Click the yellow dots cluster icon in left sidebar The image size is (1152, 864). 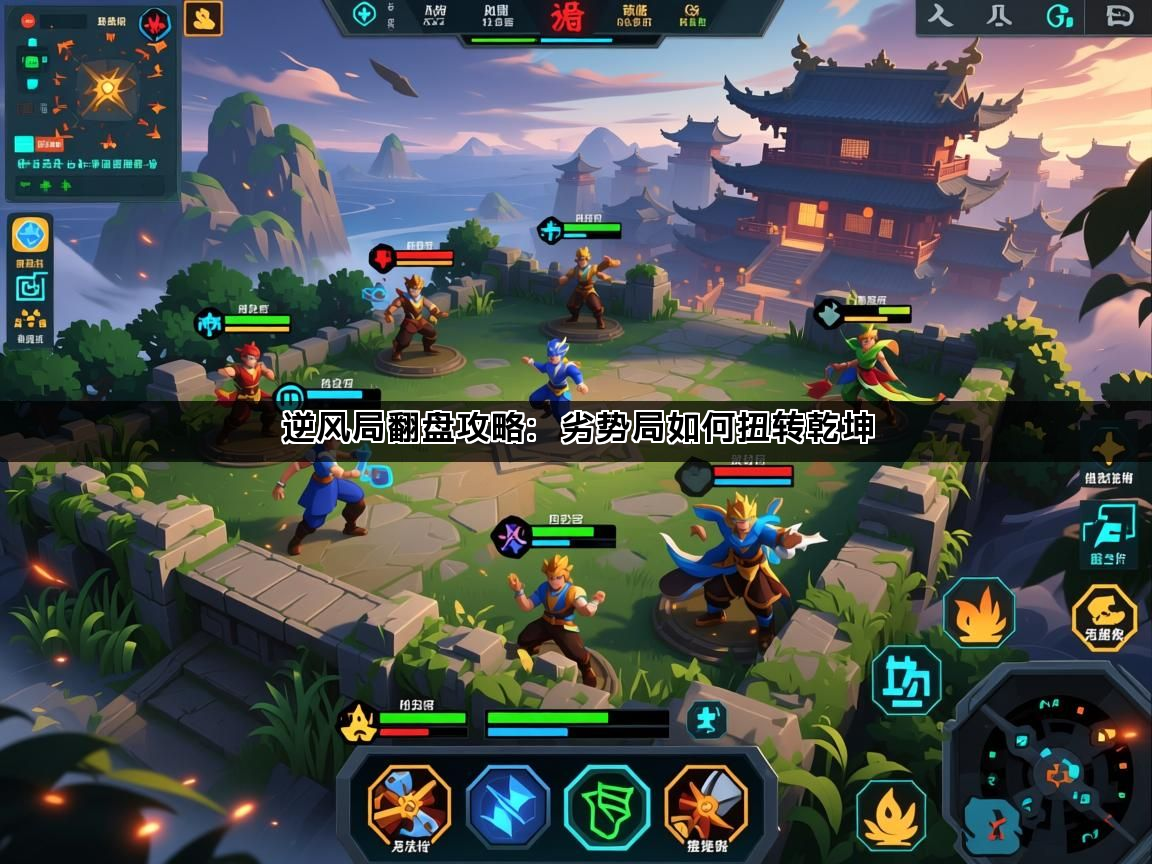pyautogui.click(x=30, y=322)
